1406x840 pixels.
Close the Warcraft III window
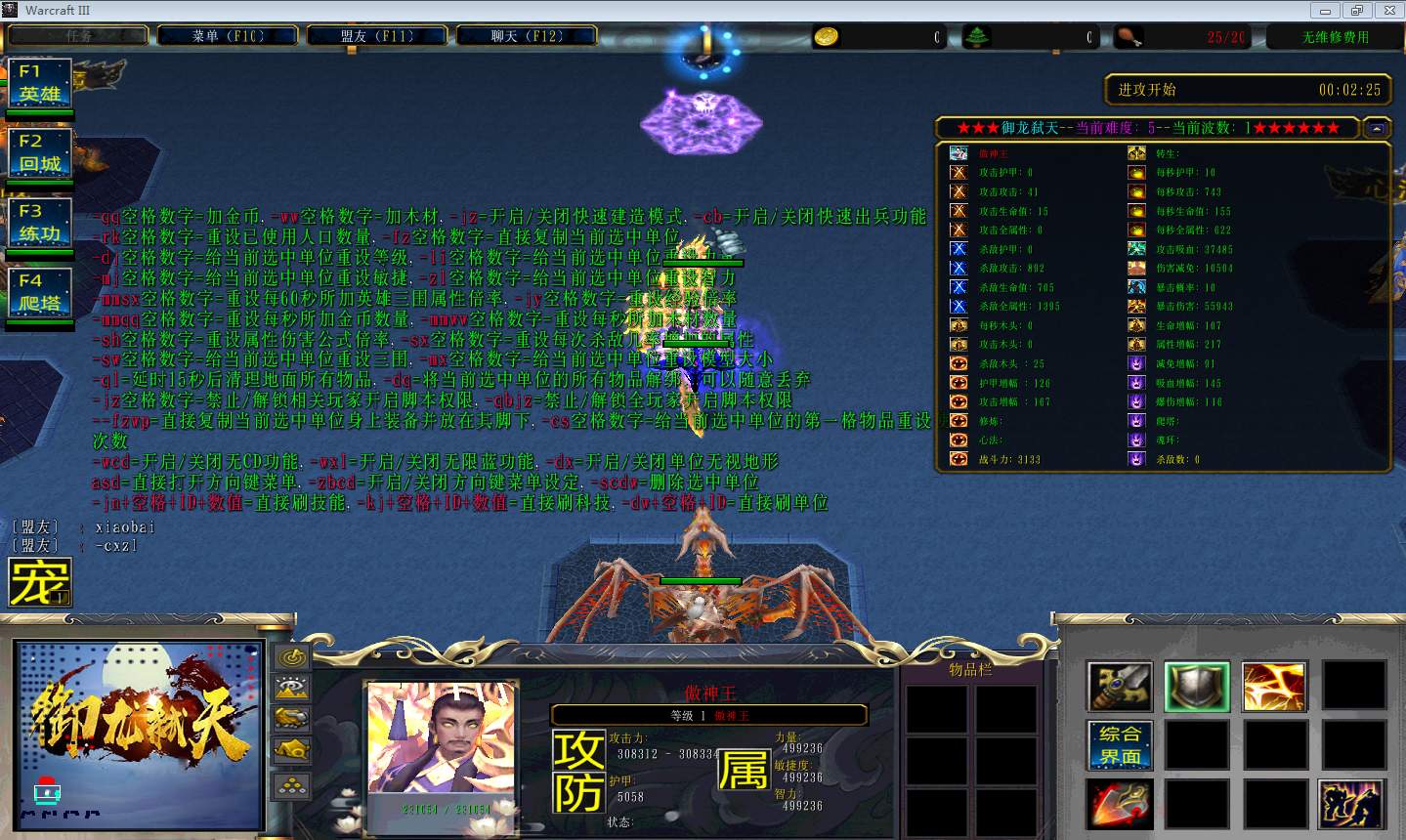pos(1387,11)
